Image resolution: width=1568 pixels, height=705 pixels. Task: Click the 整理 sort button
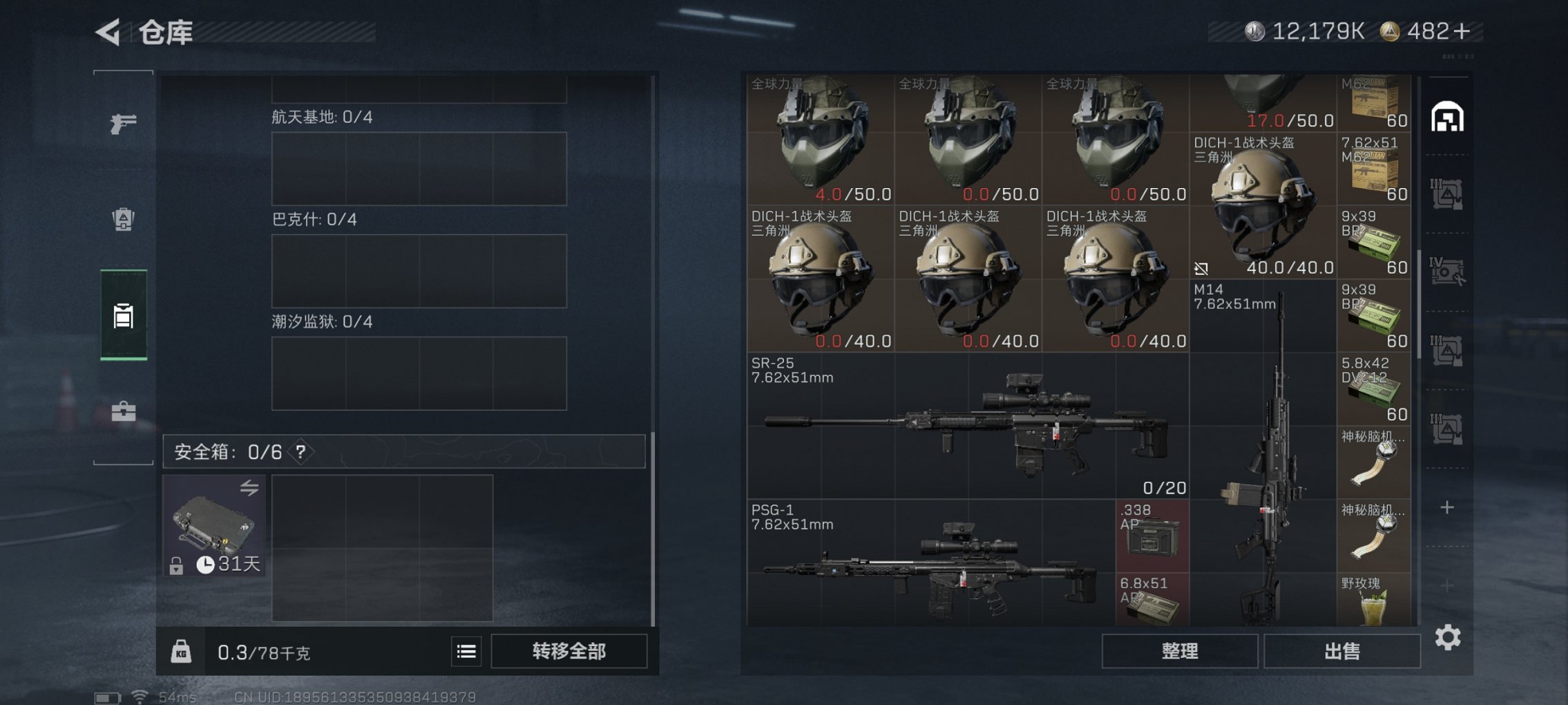[1179, 651]
